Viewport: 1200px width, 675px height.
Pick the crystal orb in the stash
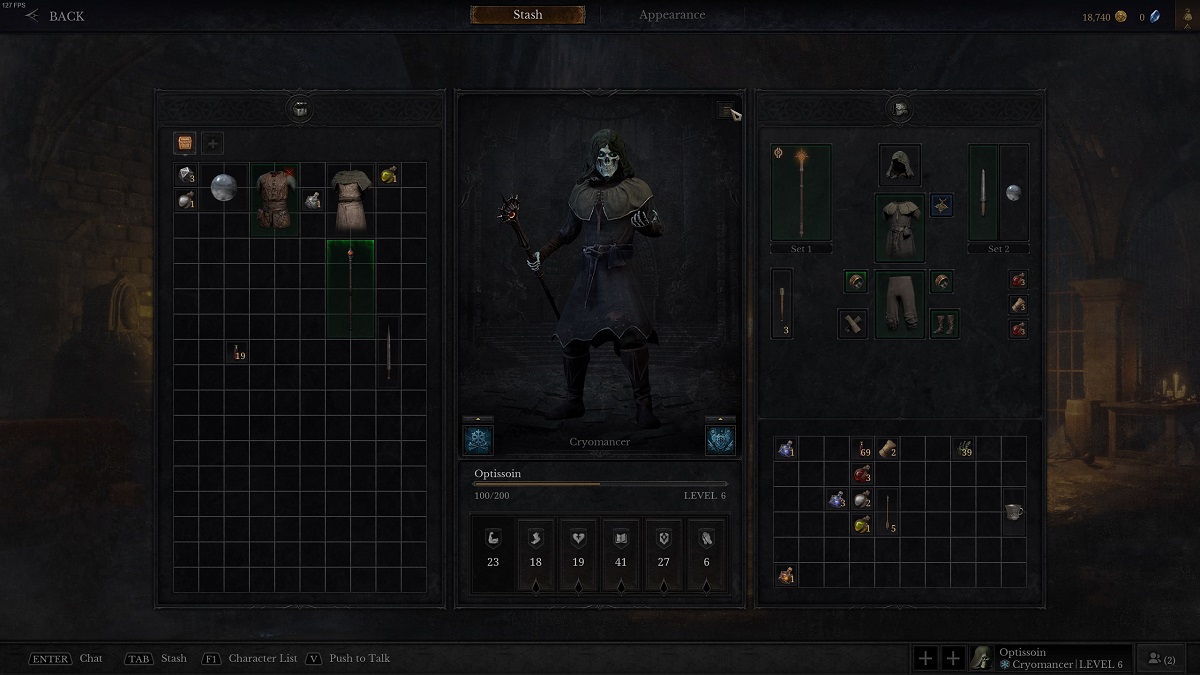click(224, 188)
